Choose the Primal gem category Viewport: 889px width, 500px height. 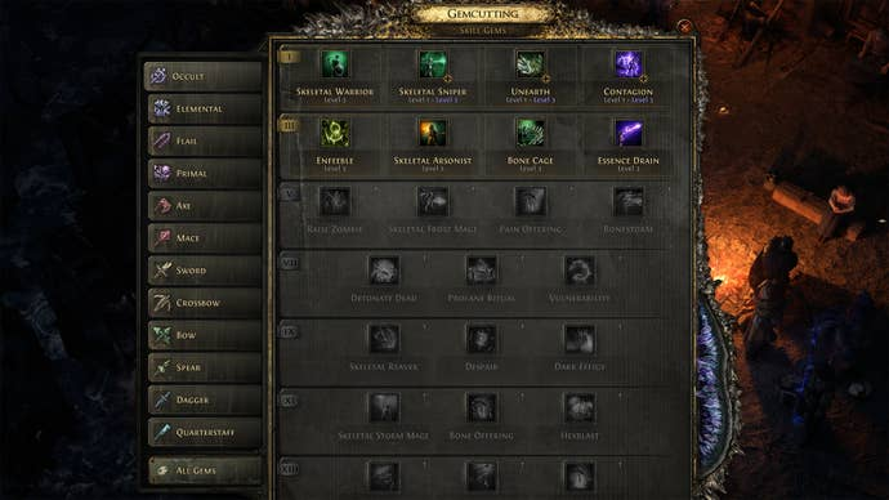pyautogui.click(x=203, y=173)
